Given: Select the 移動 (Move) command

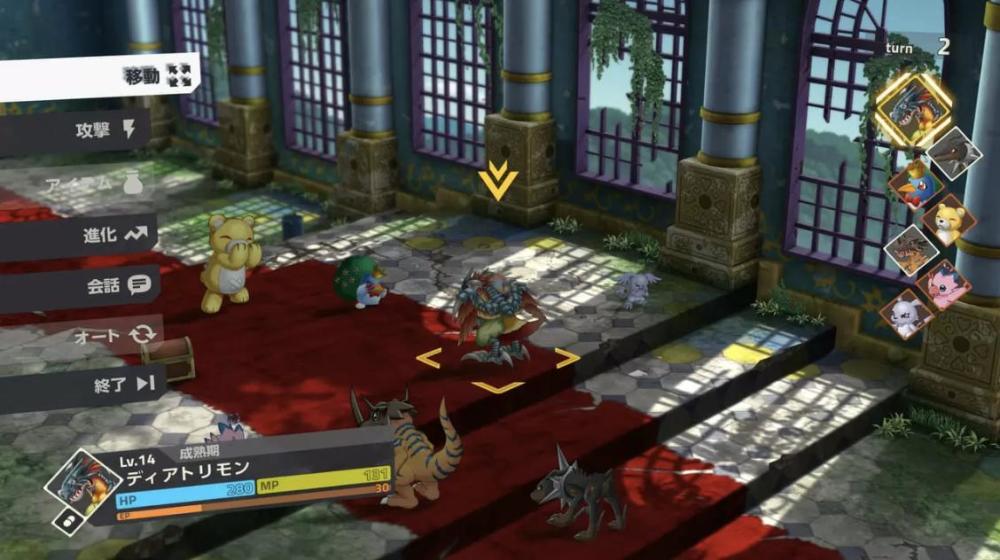Looking at the screenshot, I should coord(140,76).
